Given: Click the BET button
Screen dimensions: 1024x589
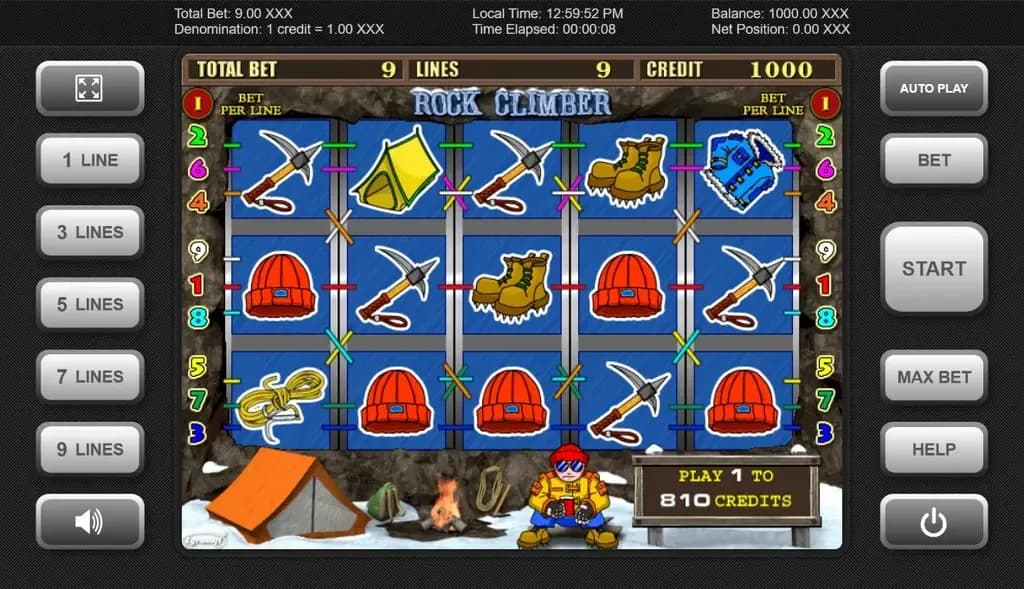Looking at the screenshot, I should tap(933, 160).
